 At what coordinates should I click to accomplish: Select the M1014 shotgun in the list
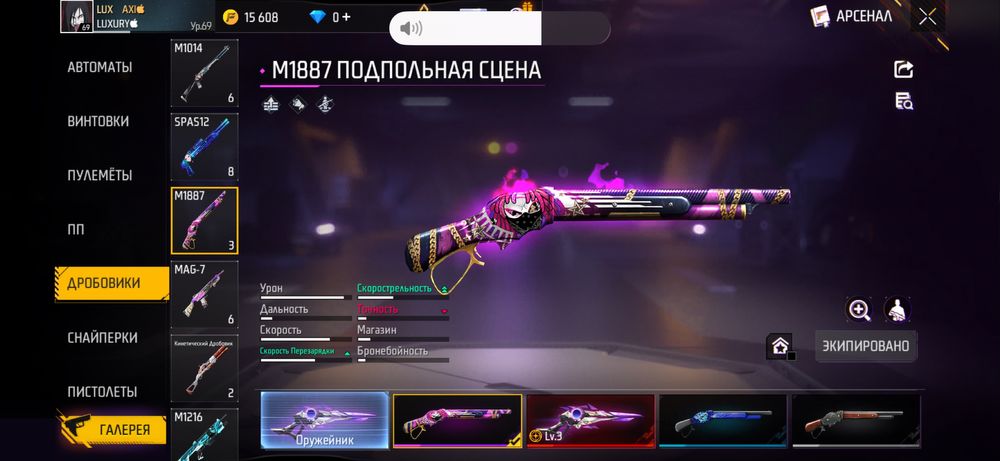(x=204, y=73)
